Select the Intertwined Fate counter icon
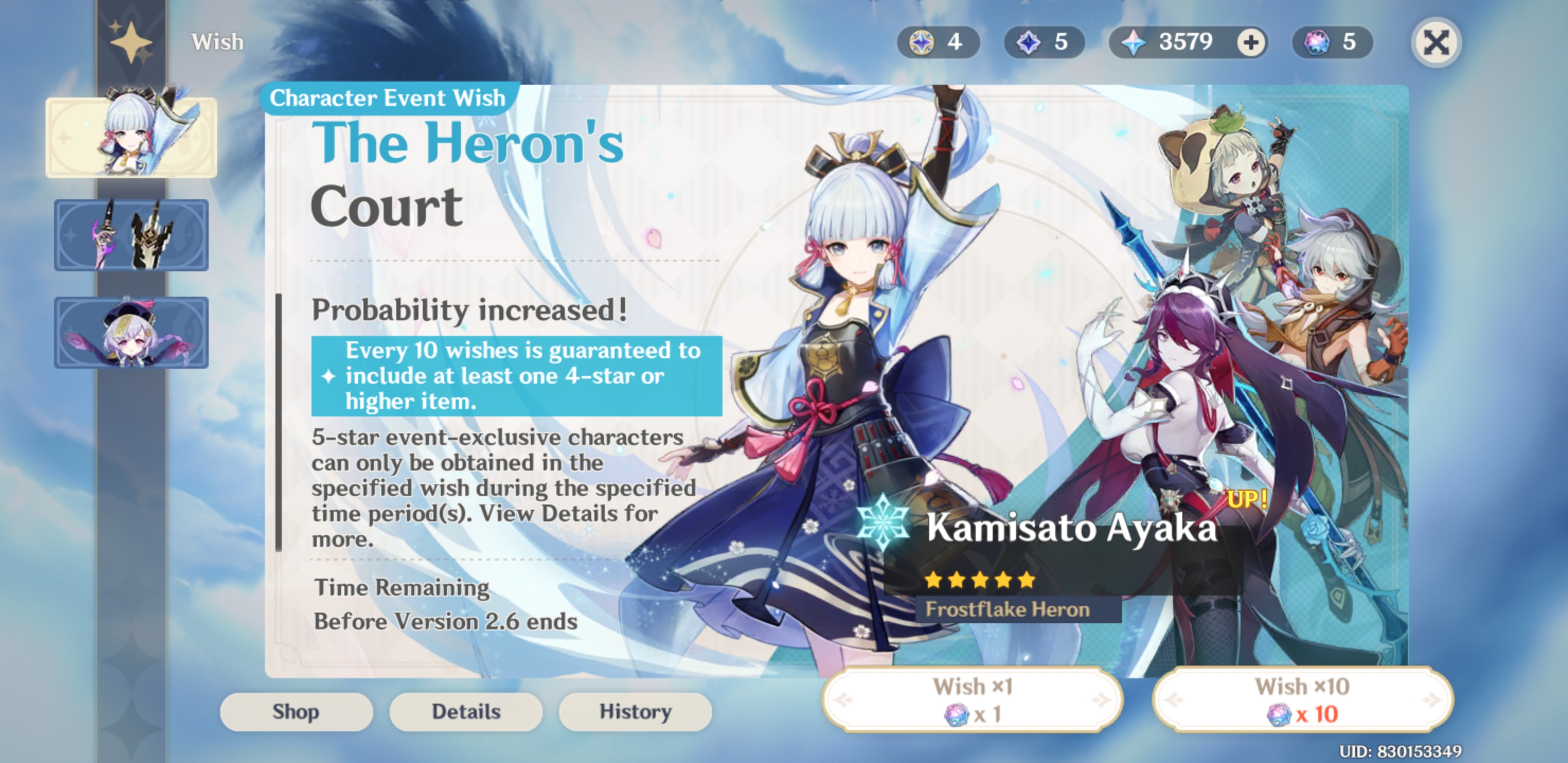The image size is (1568, 763). coord(1315,41)
